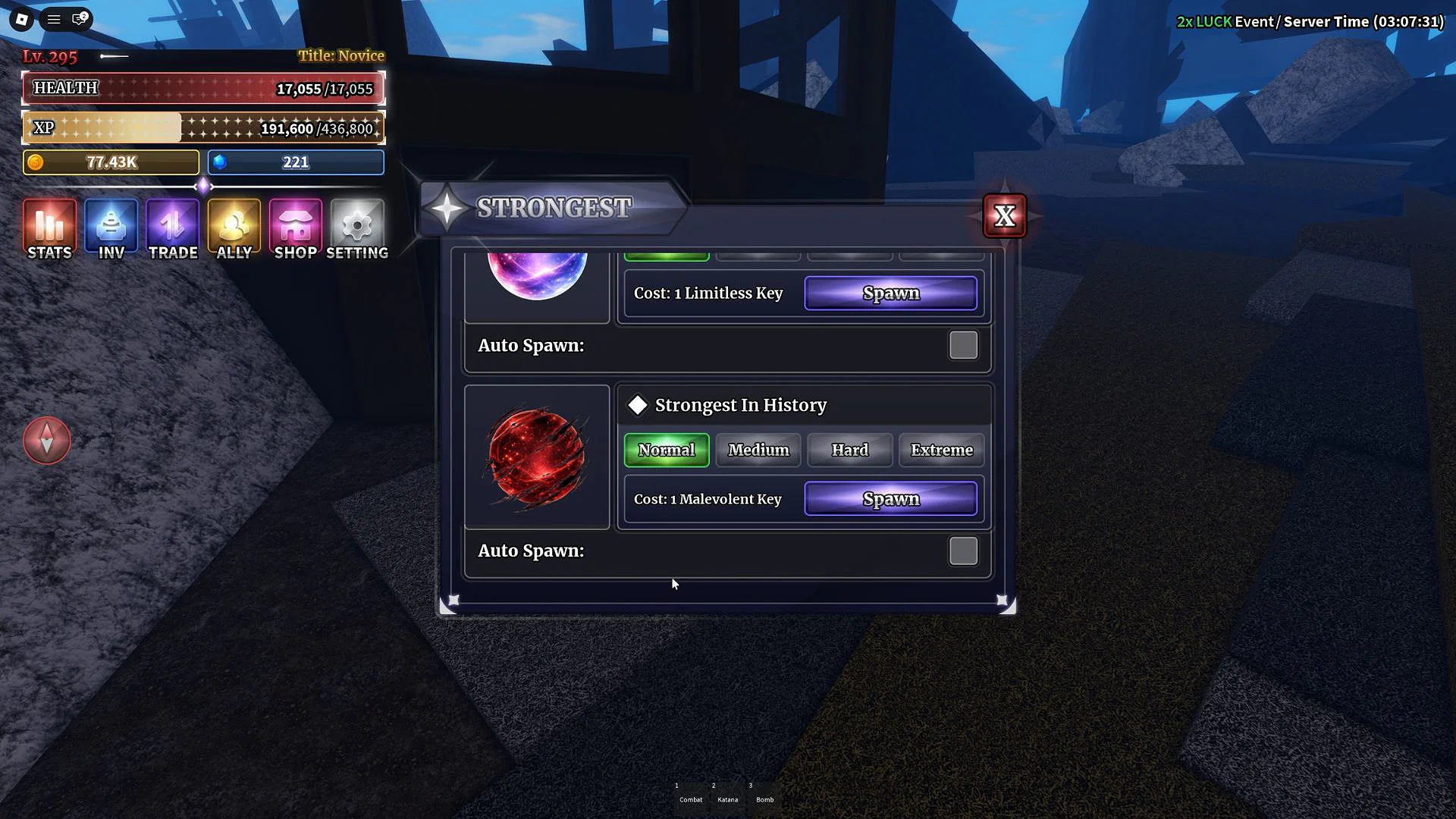The width and height of the screenshot is (1456, 819).
Task: Open the Roblox menu logo button
Action: (22, 20)
